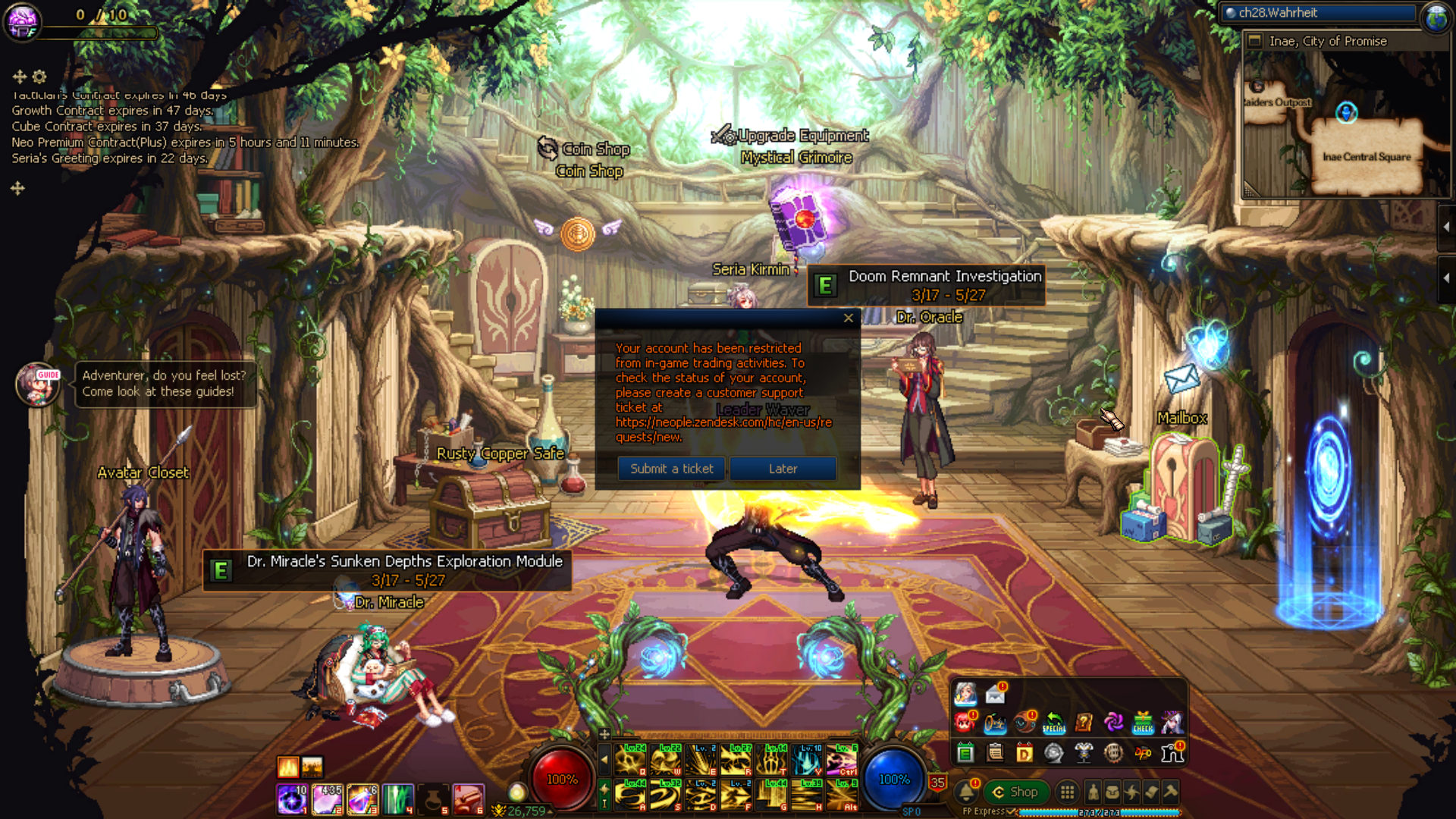This screenshot has width=1456, height=819.
Task: Choose Later in the restriction dialog
Action: [783, 469]
